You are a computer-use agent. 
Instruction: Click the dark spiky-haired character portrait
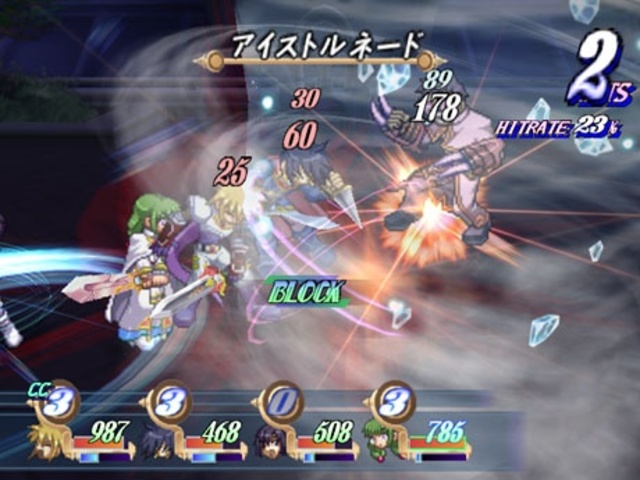coord(158,441)
